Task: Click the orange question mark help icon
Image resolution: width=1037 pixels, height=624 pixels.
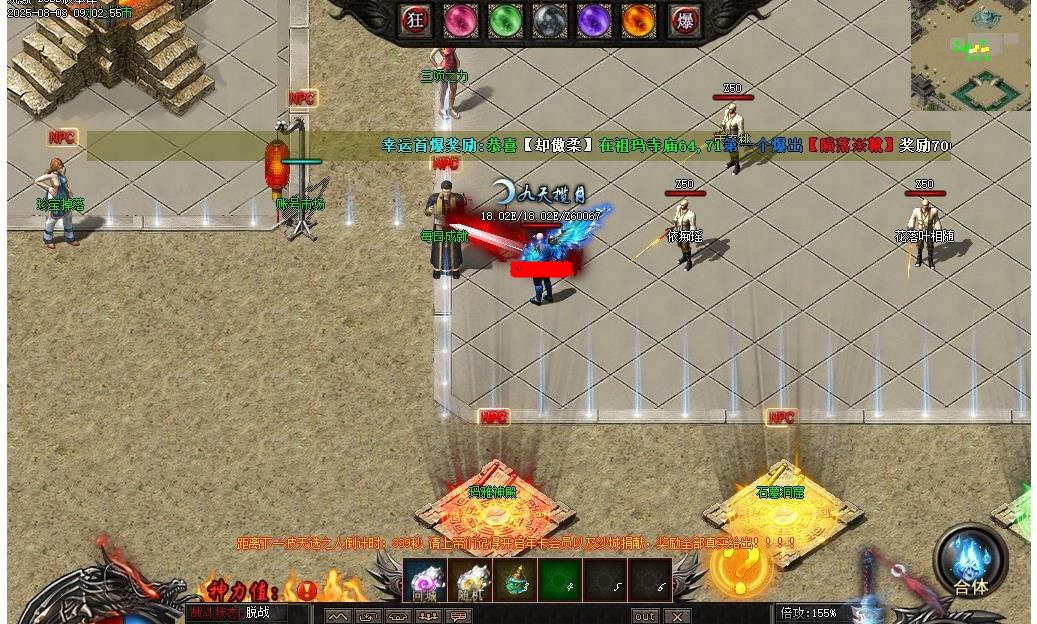Action: pyautogui.click(x=741, y=569)
